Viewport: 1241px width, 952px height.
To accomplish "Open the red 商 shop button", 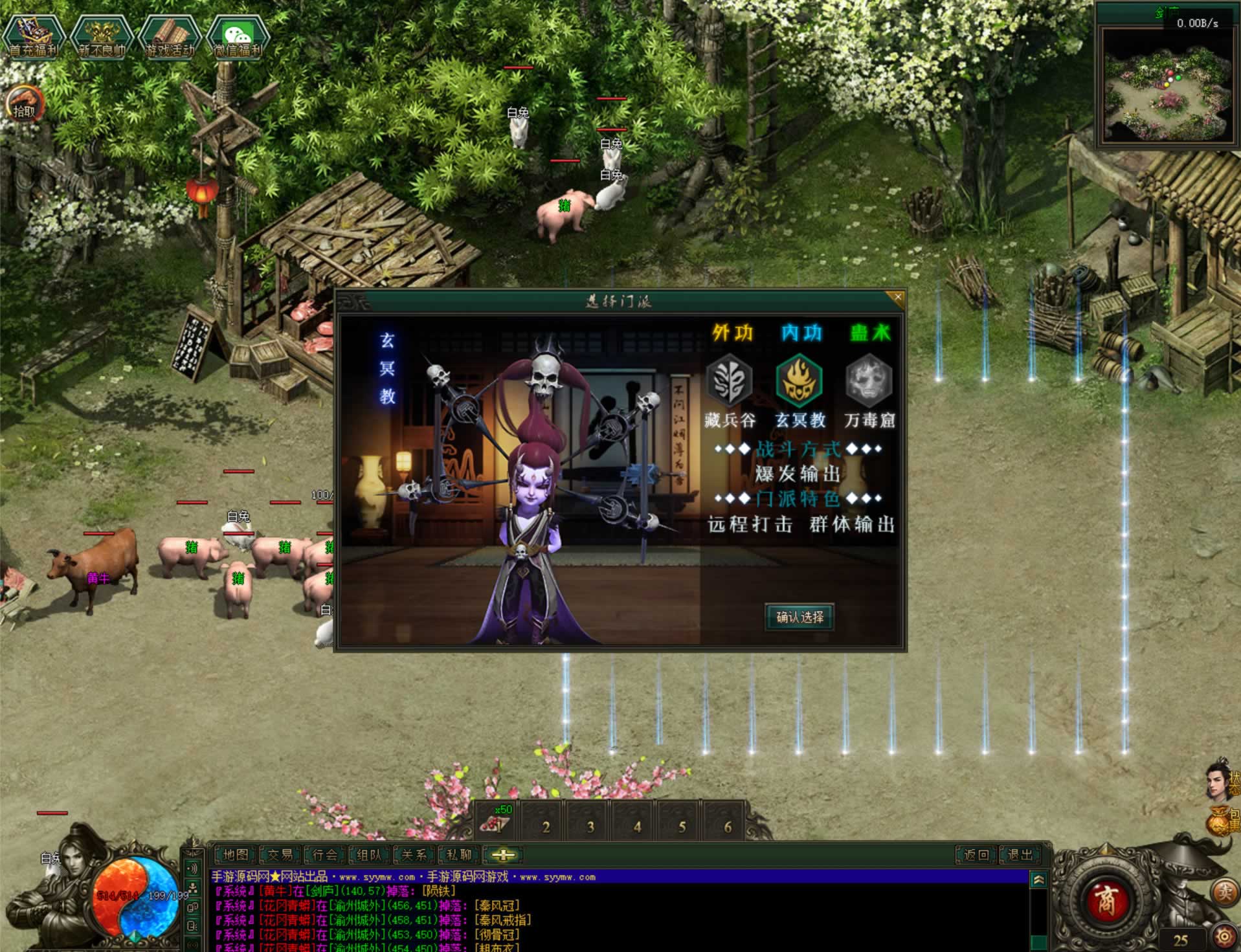I will (x=1106, y=900).
